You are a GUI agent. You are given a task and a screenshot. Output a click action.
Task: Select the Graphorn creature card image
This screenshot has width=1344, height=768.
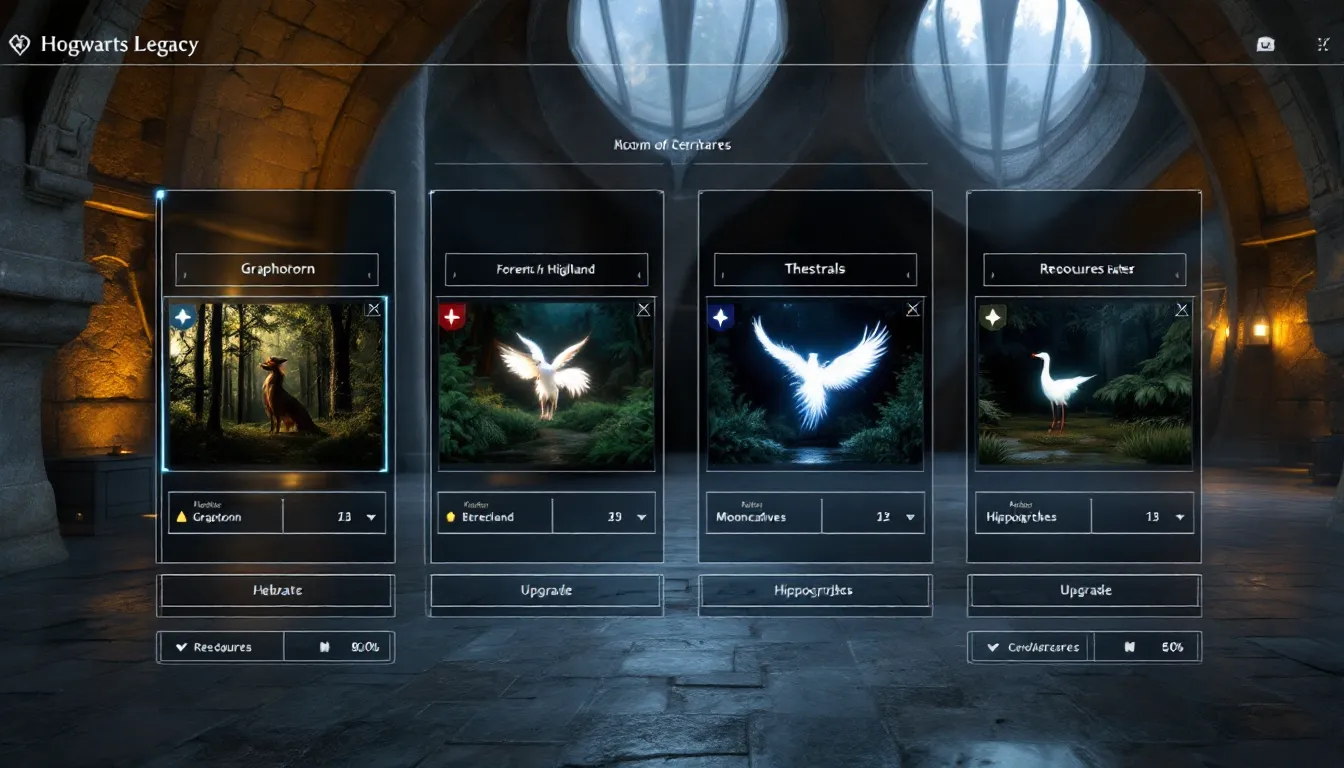275,383
